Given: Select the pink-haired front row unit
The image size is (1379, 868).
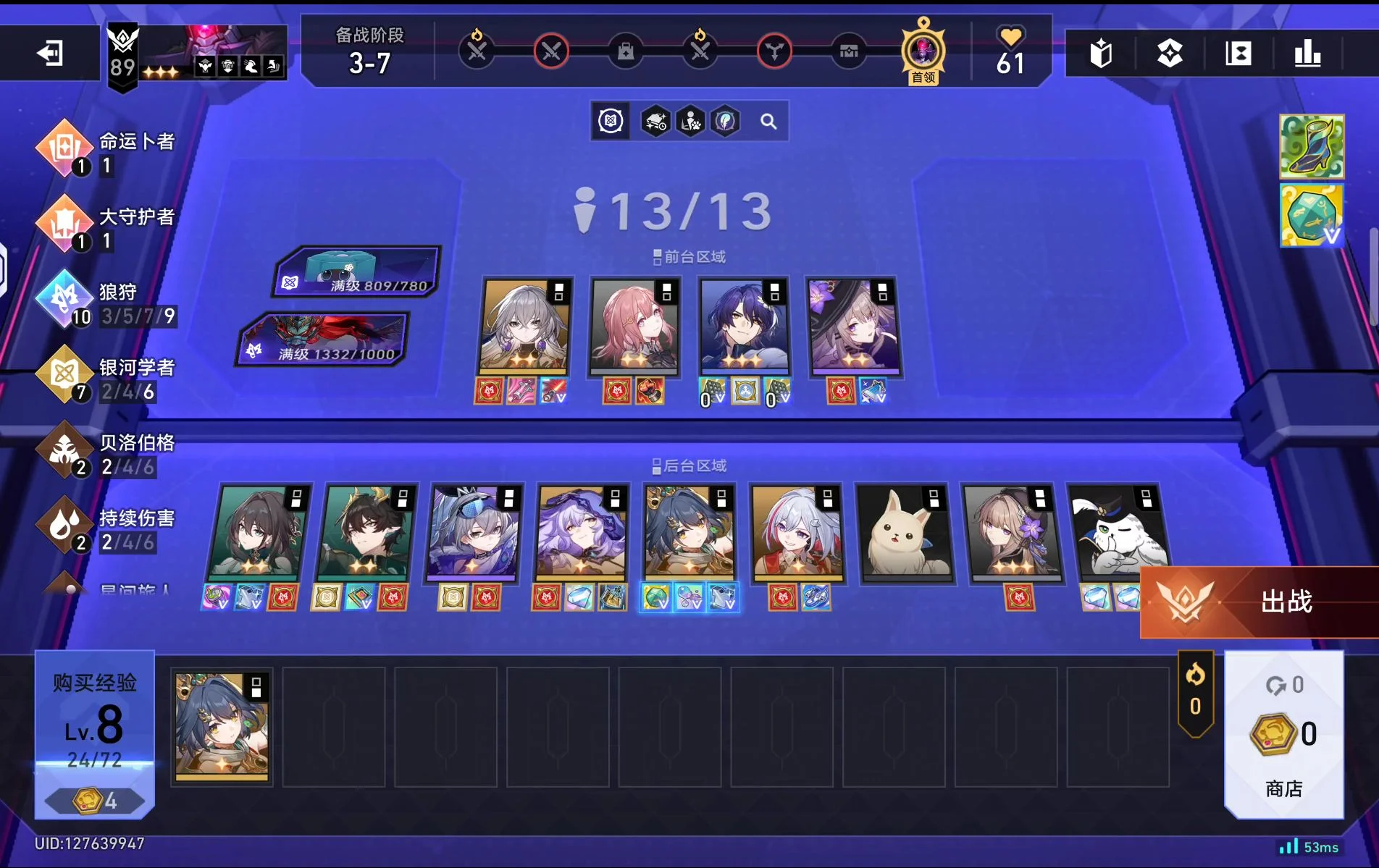Looking at the screenshot, I should pyautogui.click(x=634, y=326).
